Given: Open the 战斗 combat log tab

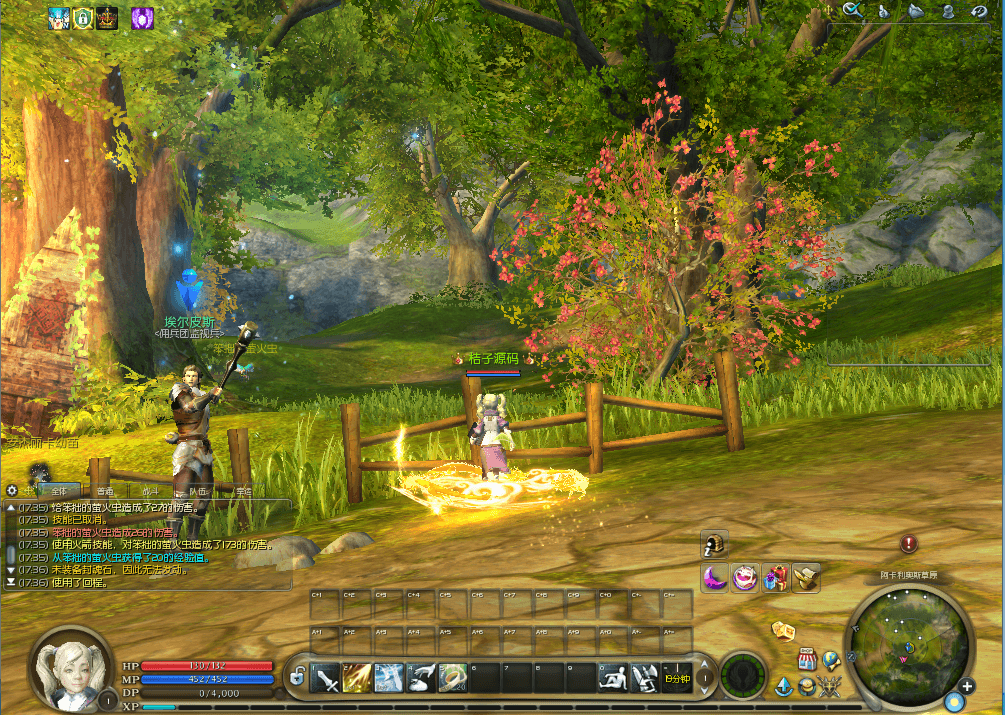Looking at the screenshot, I should (x=150, y=491).
